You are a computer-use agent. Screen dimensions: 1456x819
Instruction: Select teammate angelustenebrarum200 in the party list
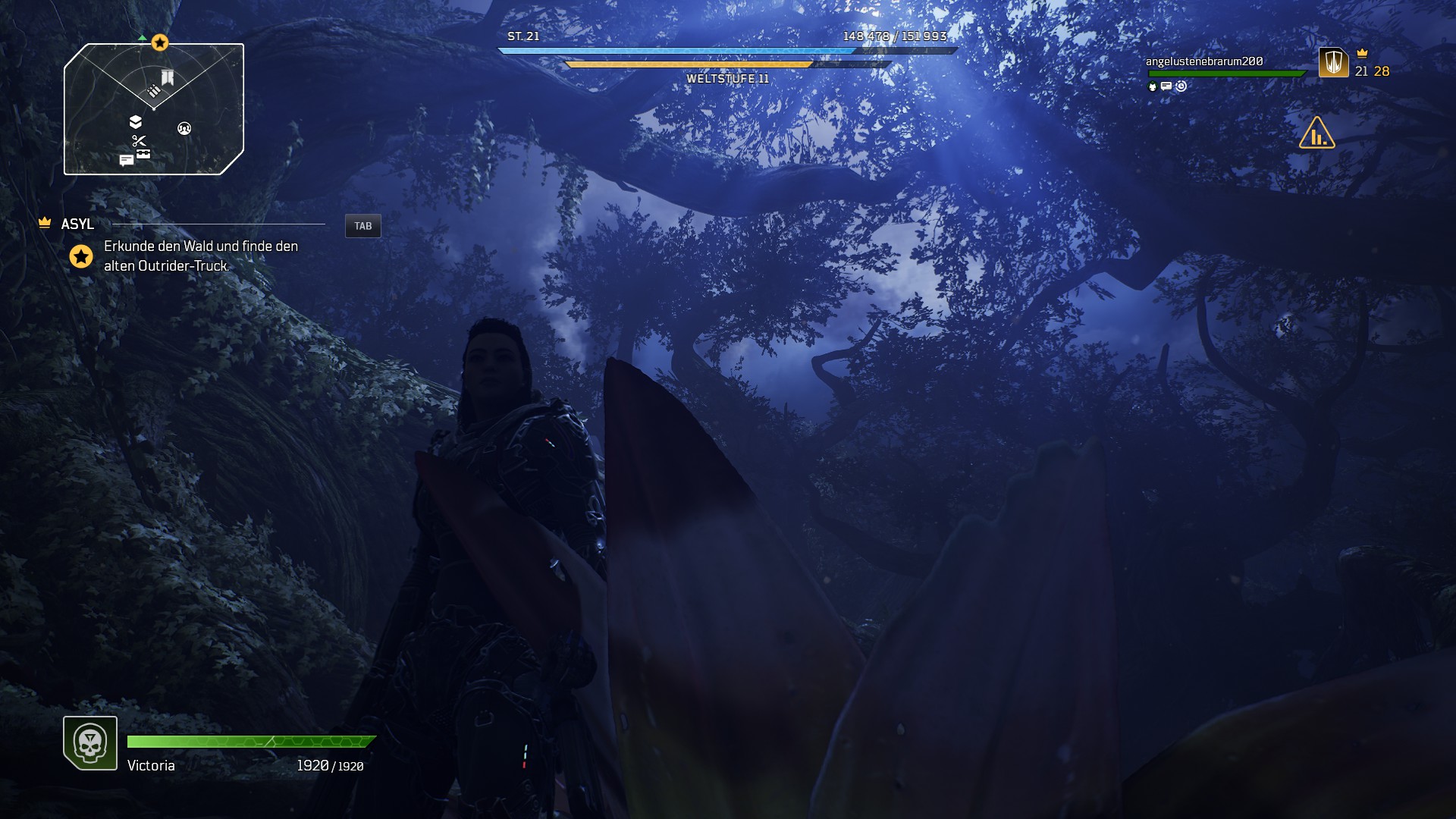(1204, 61)
